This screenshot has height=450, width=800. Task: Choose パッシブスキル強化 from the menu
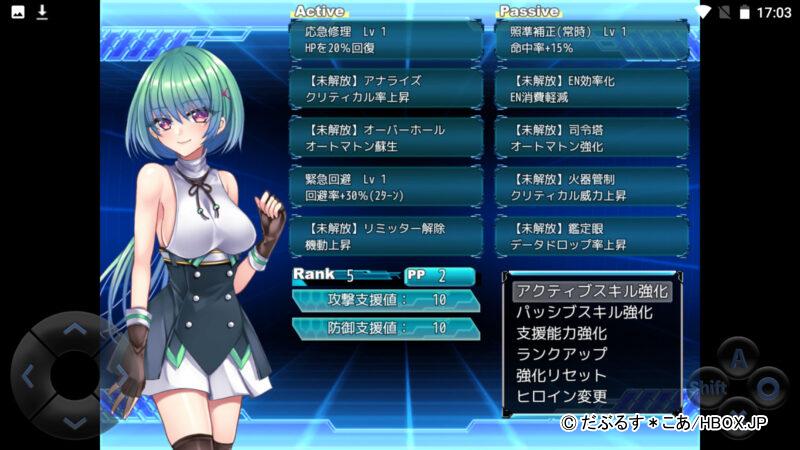(x=584, y=313)
